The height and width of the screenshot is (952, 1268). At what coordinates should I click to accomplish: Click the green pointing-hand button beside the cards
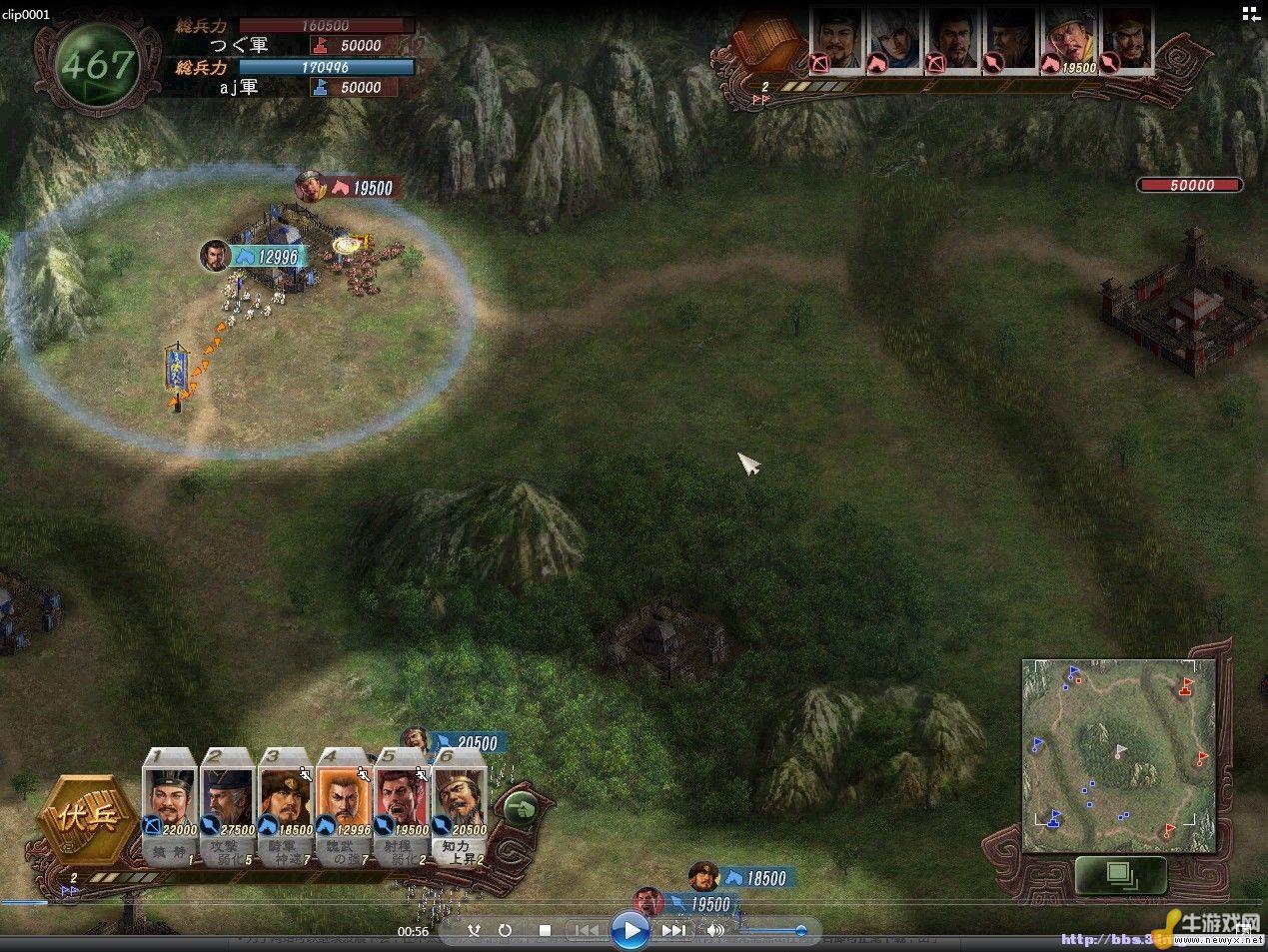(521, 808)
